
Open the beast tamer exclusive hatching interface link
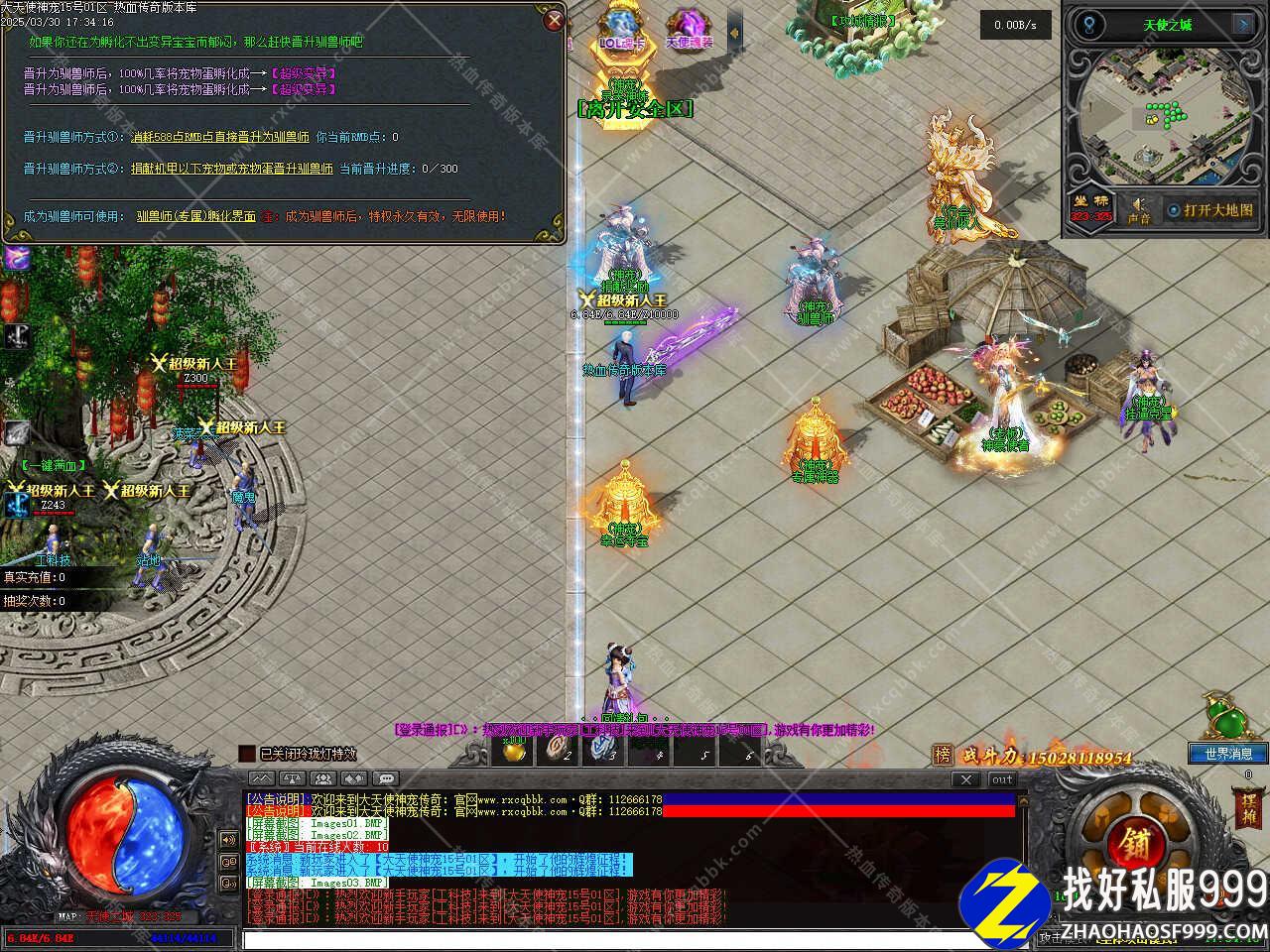(x=196, y=216)
